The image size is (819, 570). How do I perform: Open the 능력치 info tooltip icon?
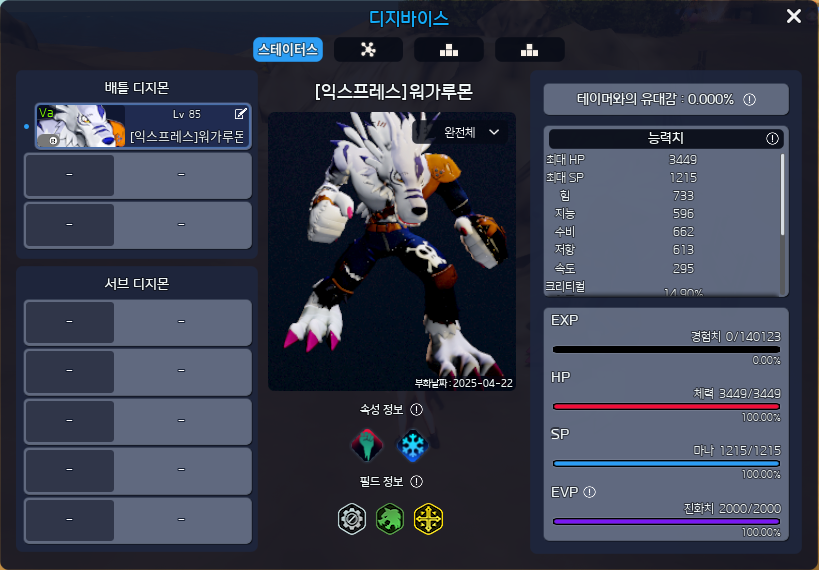[x=772, y=139]
